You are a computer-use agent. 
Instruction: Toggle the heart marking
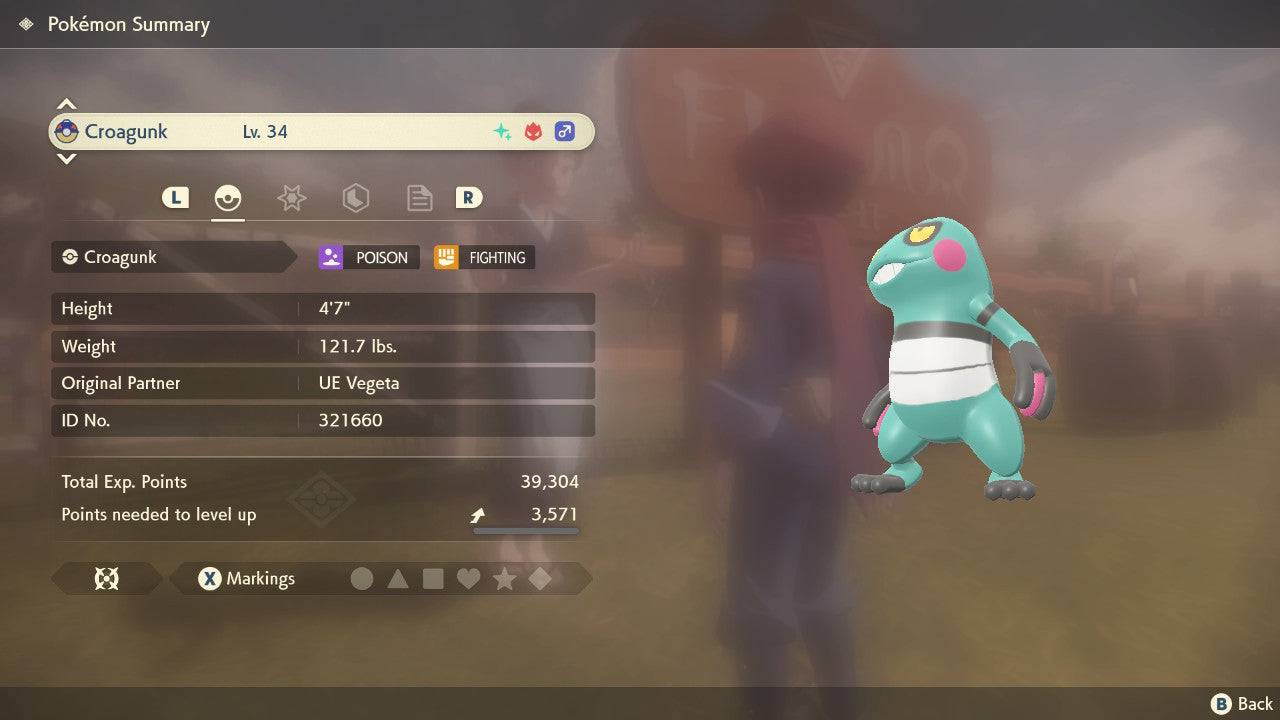[468, 578]
